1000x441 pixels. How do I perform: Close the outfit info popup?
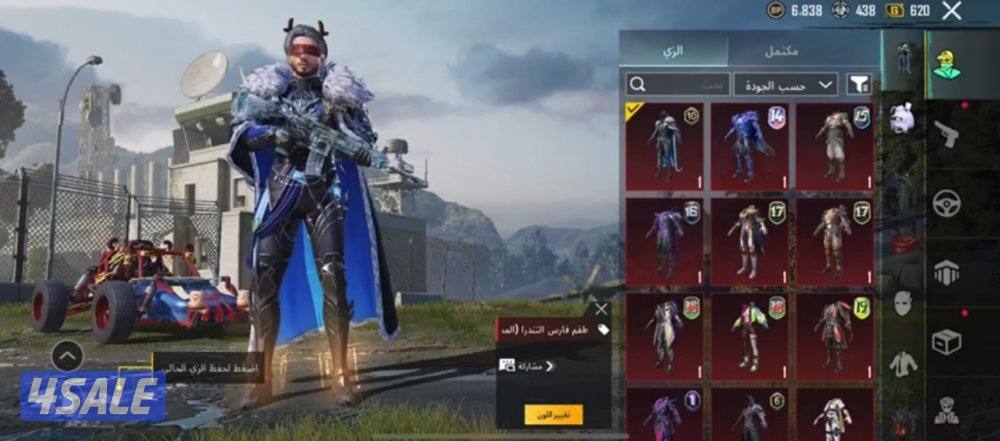coord(600,309)
